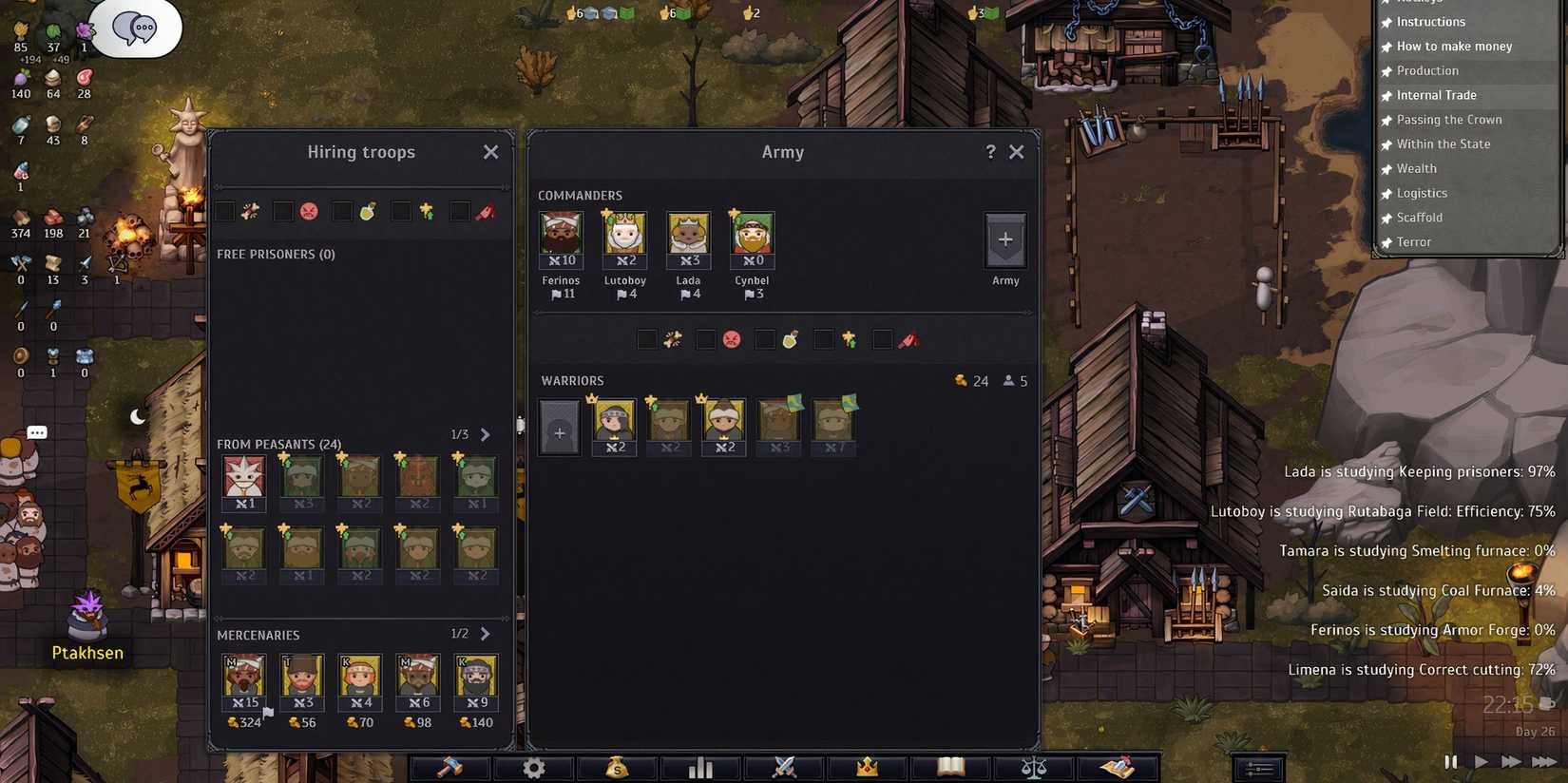The image size is (1568, 783).
Task: Enable the bloody knife filter in the Army panel
Action: click(x=883, y=339)
